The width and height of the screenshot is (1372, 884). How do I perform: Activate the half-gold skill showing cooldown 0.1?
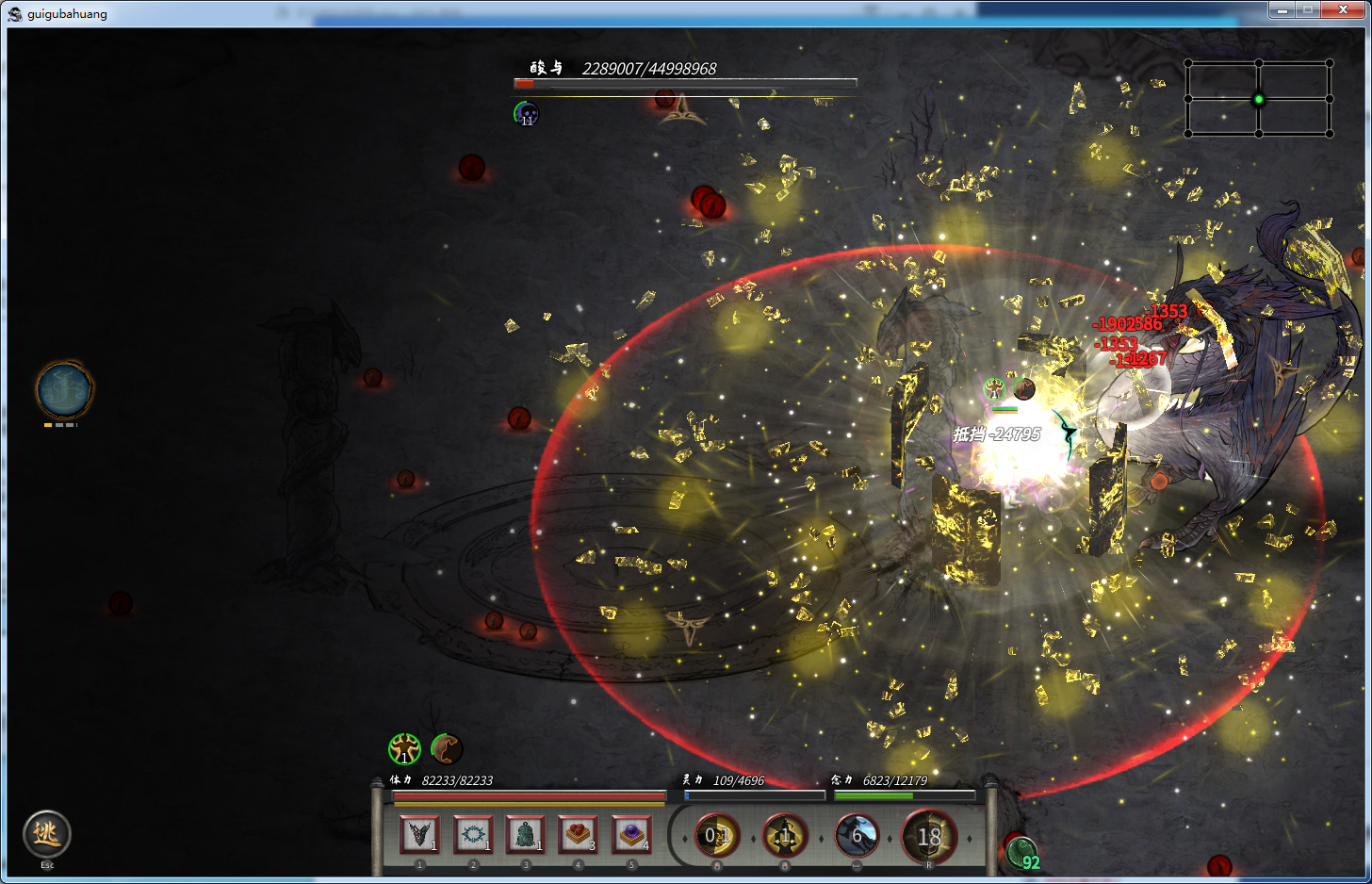click(716, 836)
